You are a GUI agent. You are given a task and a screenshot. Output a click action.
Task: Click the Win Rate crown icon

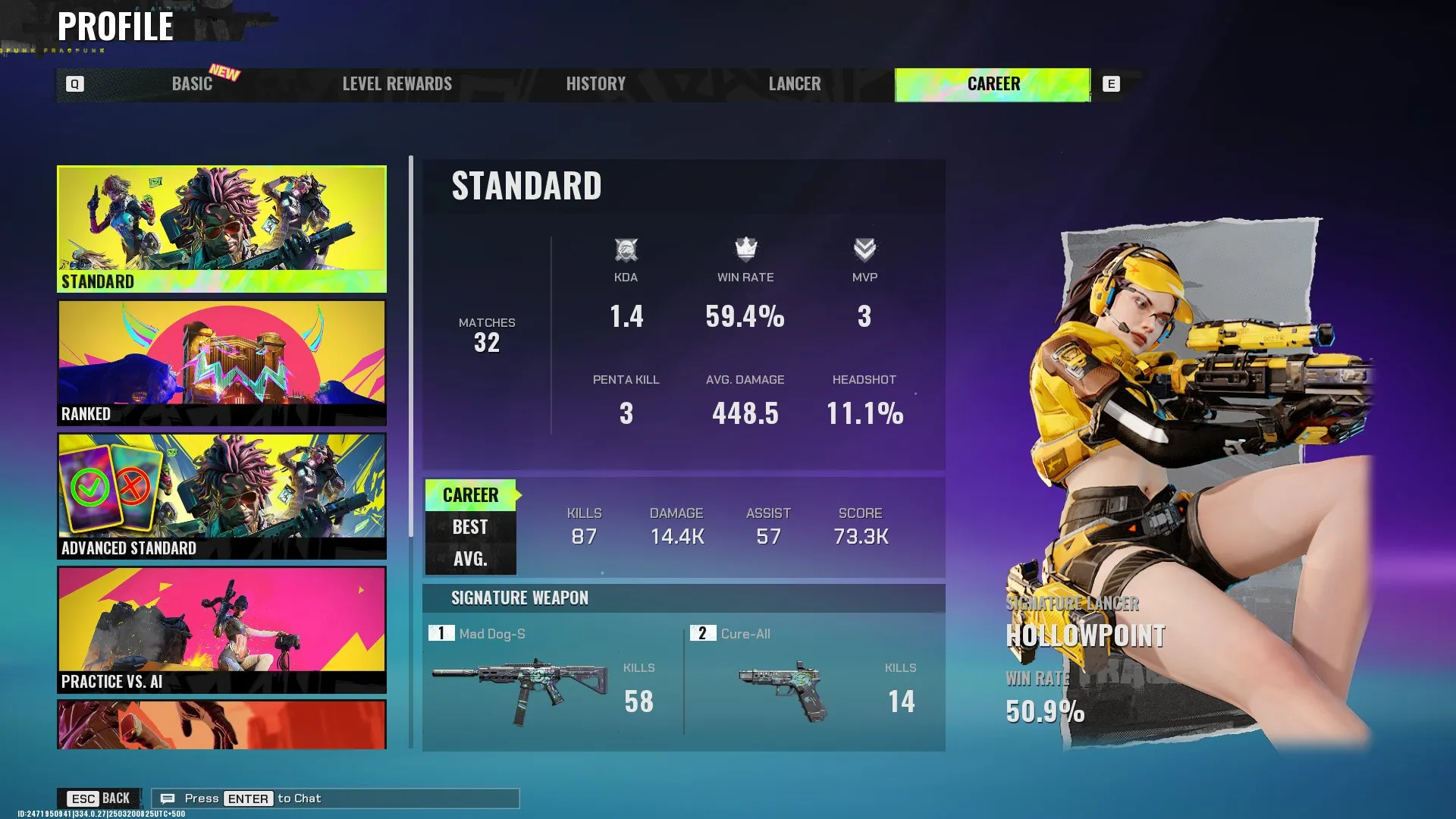click(x=744, y=248)
